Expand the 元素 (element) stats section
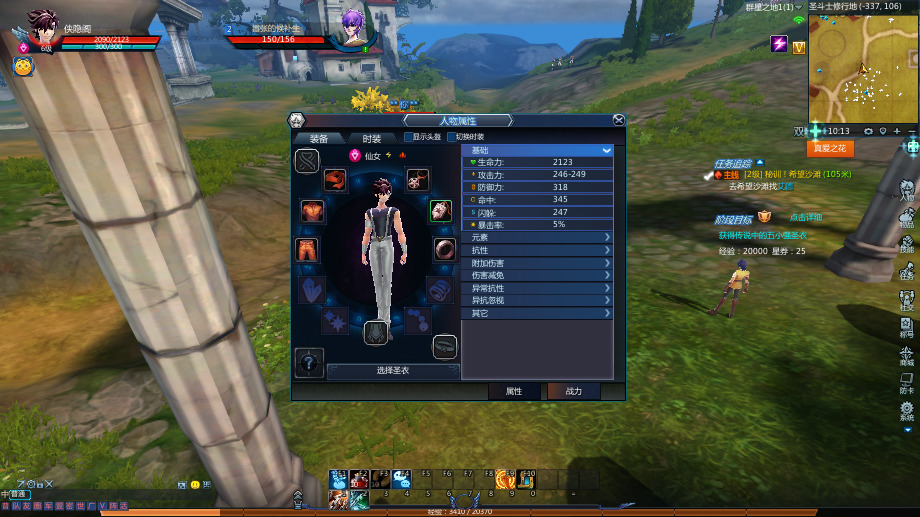The height and width of the screenshot is (517, 920). pos(538,237)
